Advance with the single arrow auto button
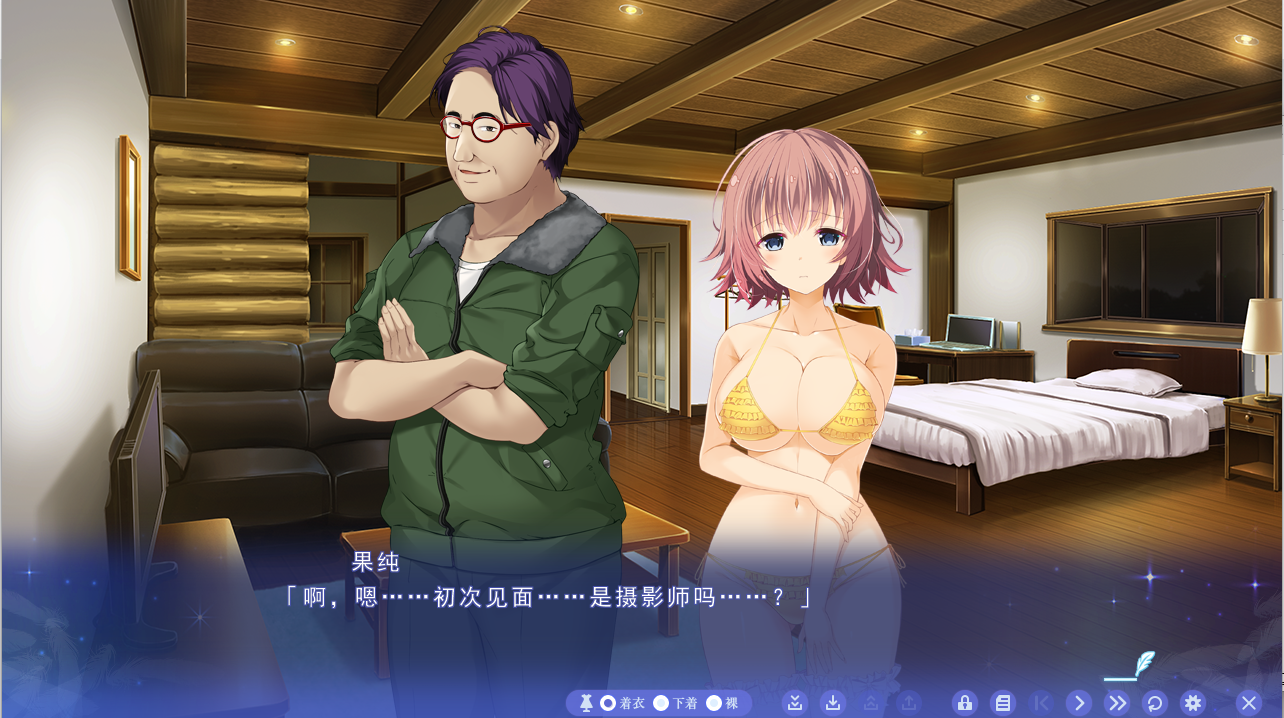 click(1078, 703)
